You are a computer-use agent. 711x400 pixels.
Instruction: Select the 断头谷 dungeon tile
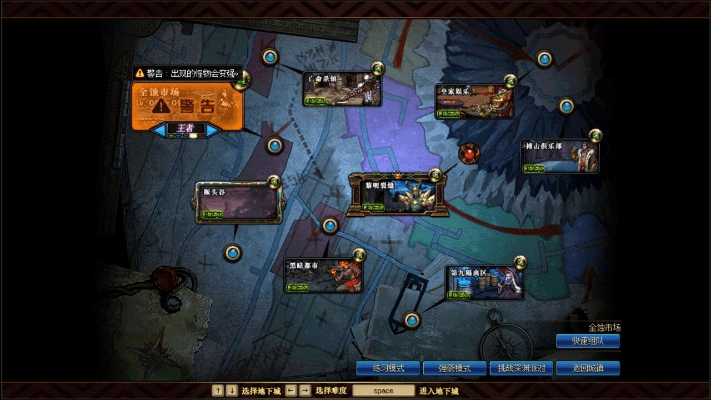pyautogui.click(x=237, y=202)
